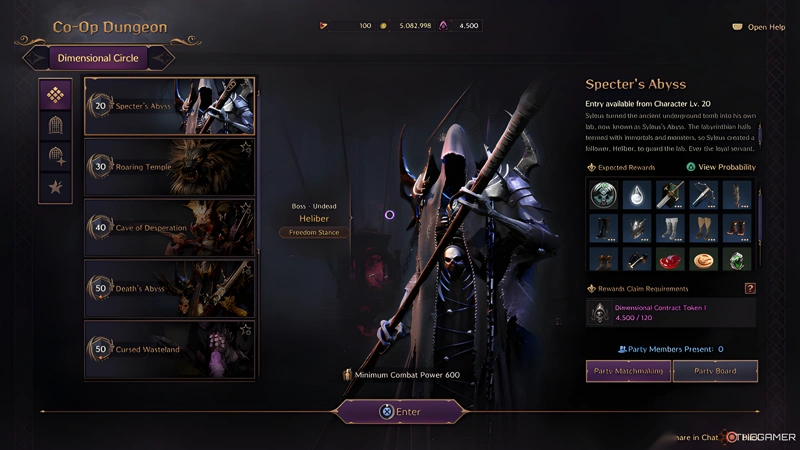Start Party Matchmaking
Viewport: 800px width, 450px height.
[x=628, y=372]
